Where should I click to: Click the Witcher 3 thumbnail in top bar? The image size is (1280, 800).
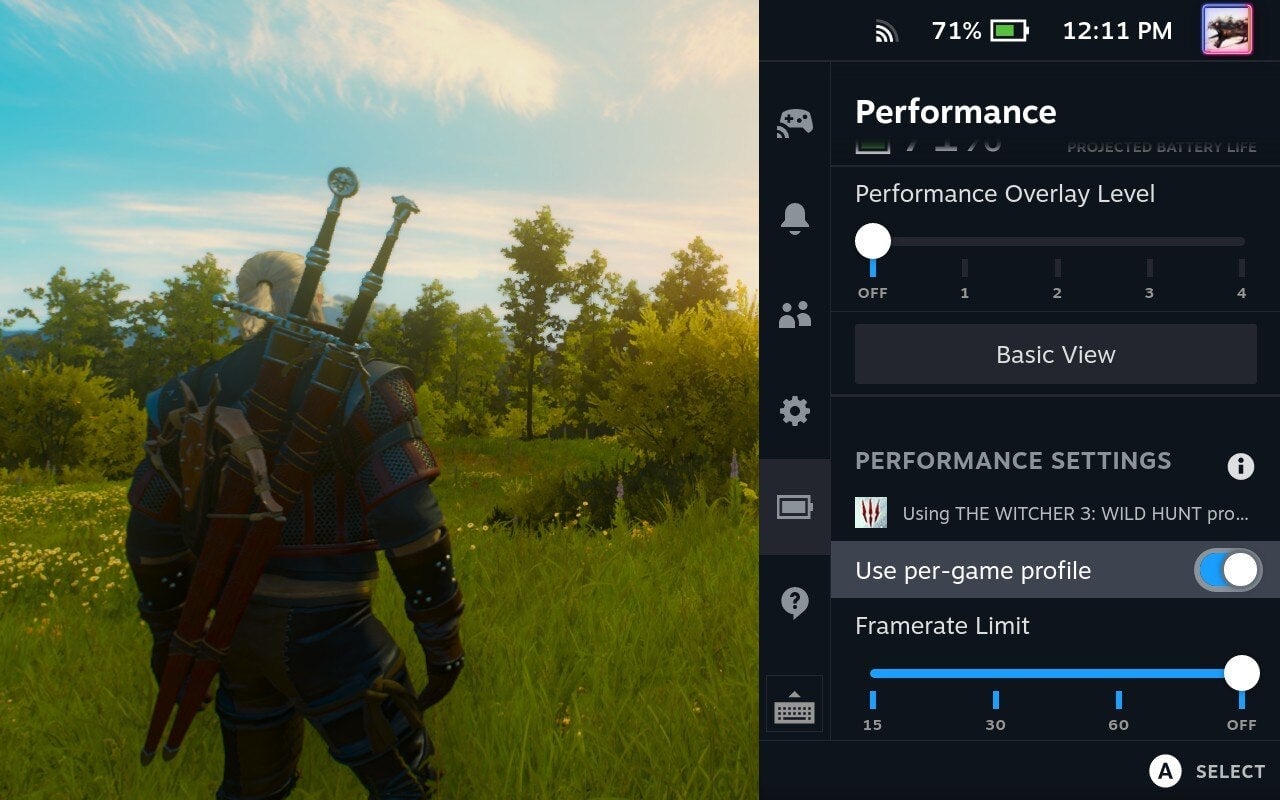point(1229,30)
